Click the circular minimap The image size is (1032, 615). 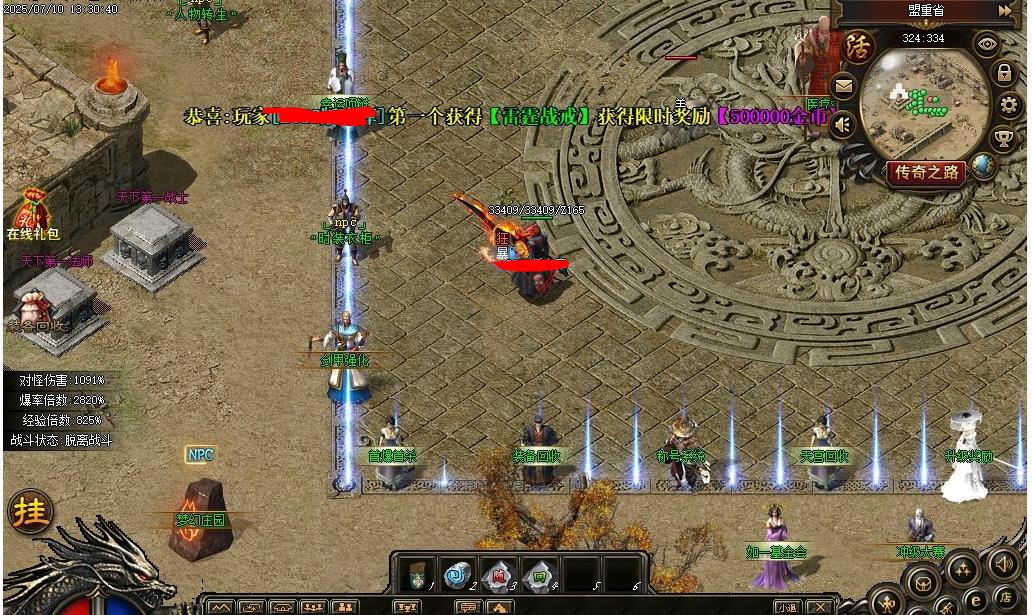pyautogui.click(x=922, y=103)
